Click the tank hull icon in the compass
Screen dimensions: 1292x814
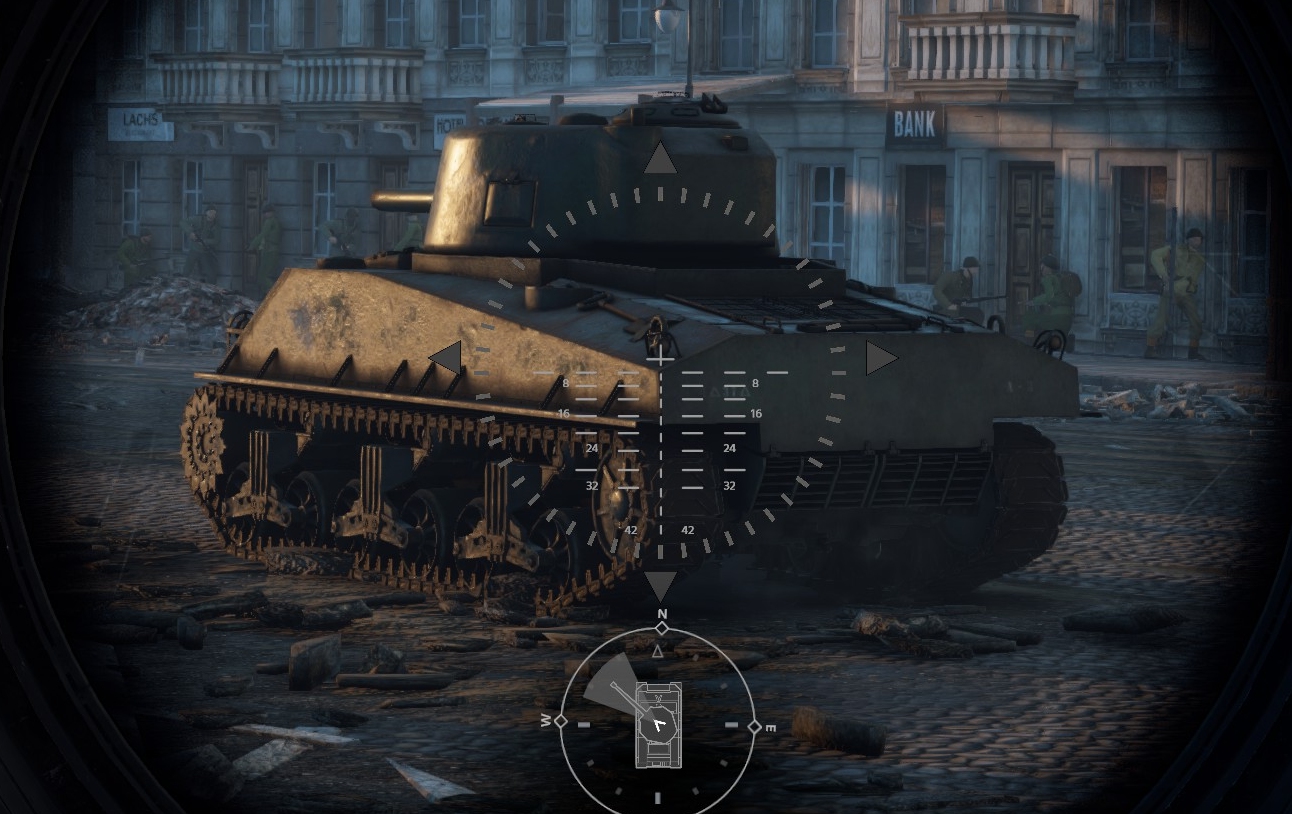tap(658, 725)
